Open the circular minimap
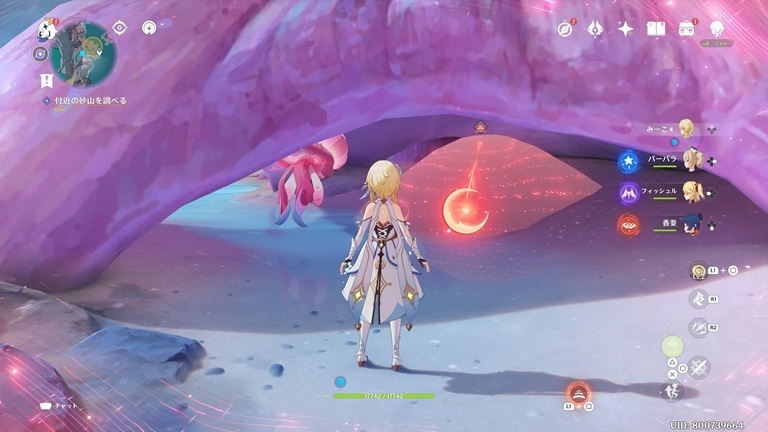The width and height of the screenshot is (768, 432). point(83,54)
